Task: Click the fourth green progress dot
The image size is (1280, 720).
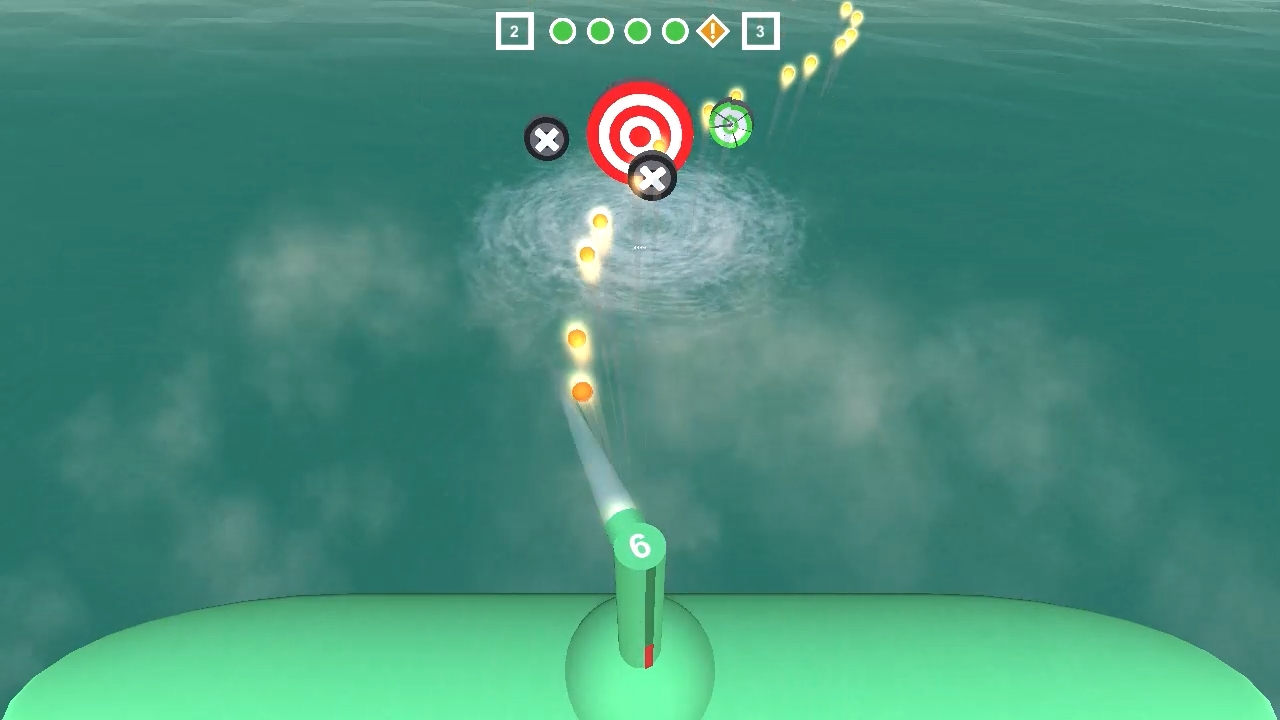Action: click(x=676, y=31)
